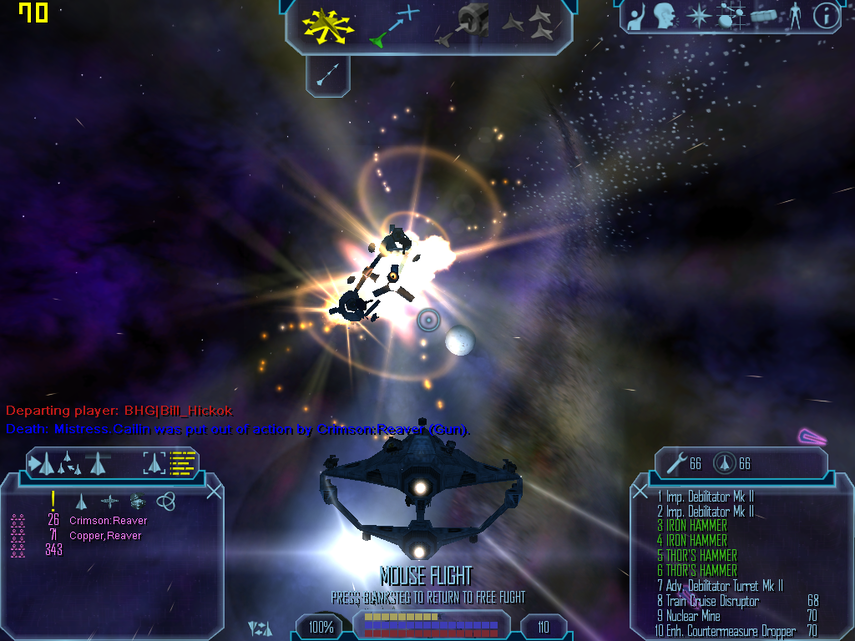Click the targeting bracket ship icon
The height and width of the screenshot is (641, 855).
tap(154, 462)
